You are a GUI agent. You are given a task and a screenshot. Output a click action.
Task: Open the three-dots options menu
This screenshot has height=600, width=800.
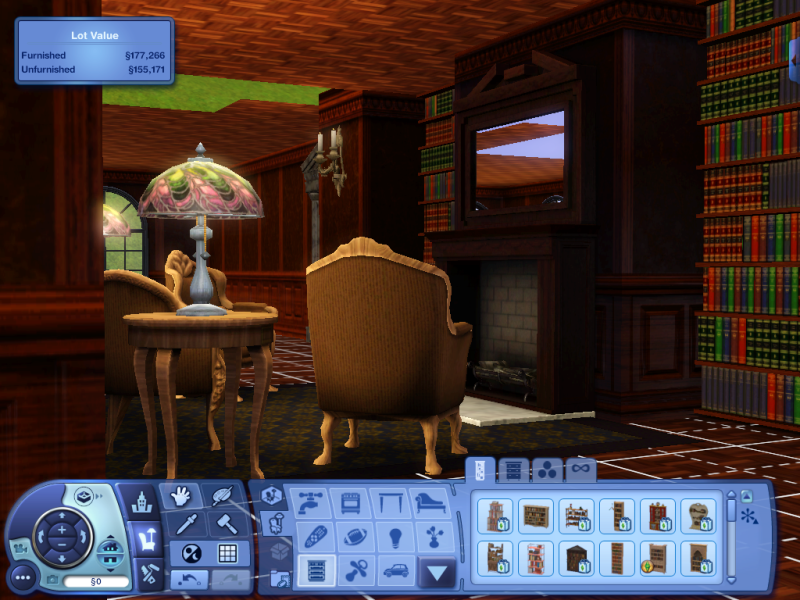(23, 577)
